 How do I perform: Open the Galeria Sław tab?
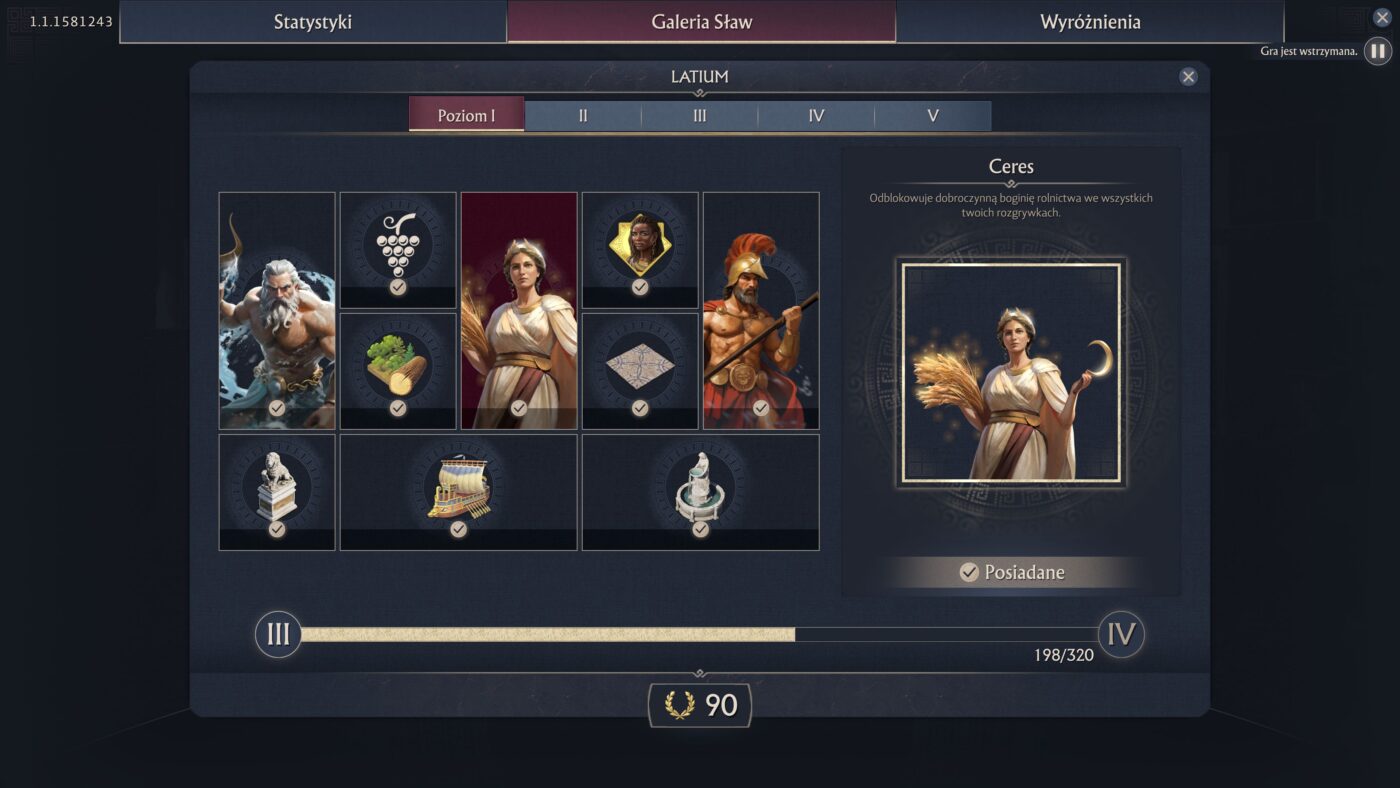coord(701,22)
